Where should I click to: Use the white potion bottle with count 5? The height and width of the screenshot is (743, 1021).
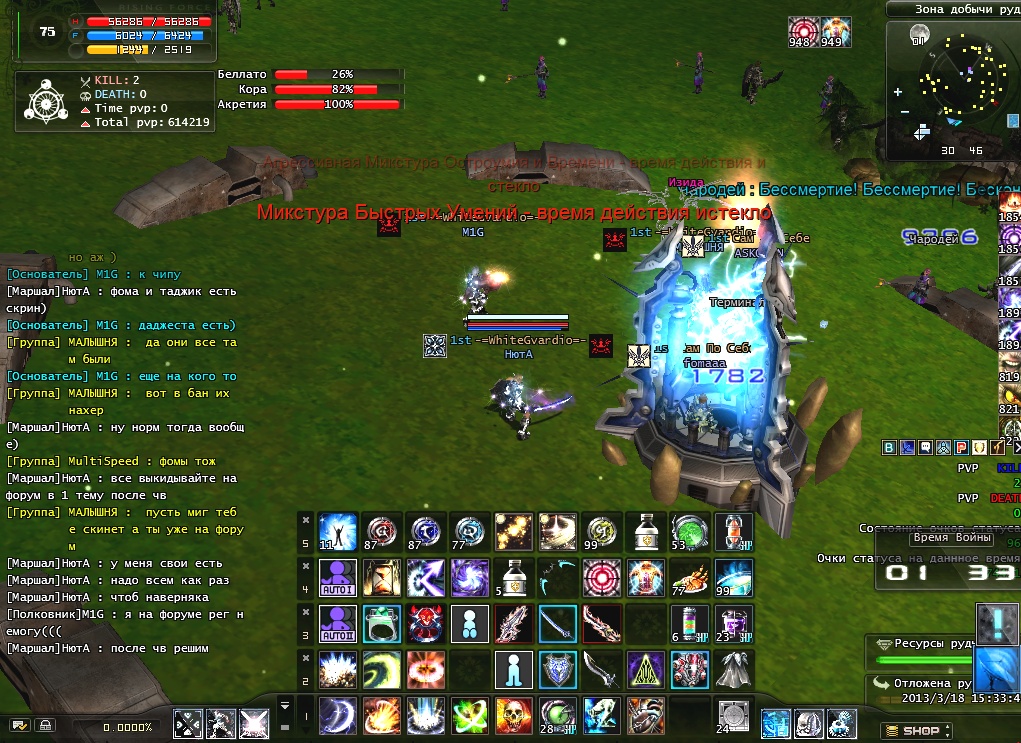[x=512, y=577]
